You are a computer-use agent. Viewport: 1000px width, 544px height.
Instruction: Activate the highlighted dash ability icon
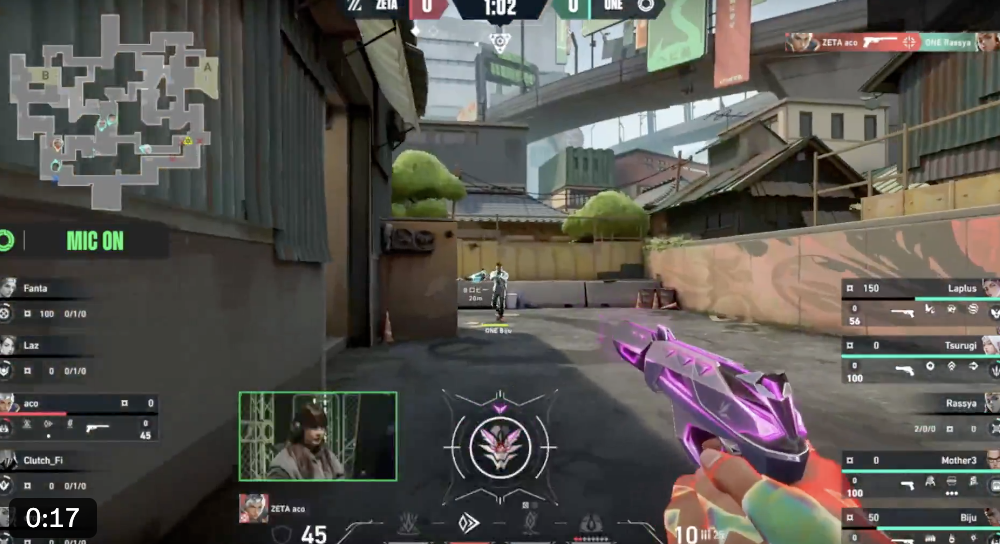click(468, 522)
